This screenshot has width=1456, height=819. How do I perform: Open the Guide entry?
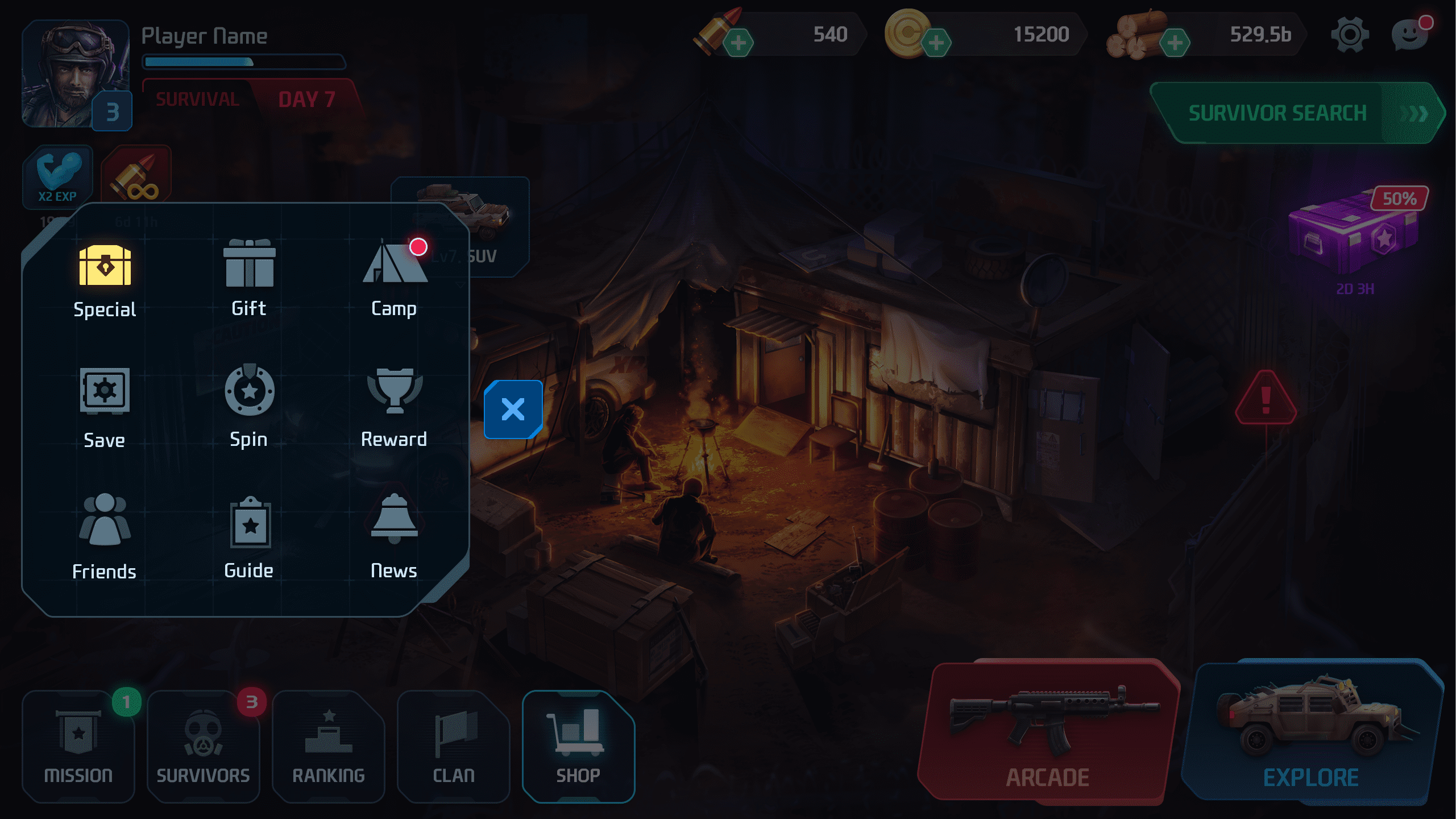tap(249, 536)
